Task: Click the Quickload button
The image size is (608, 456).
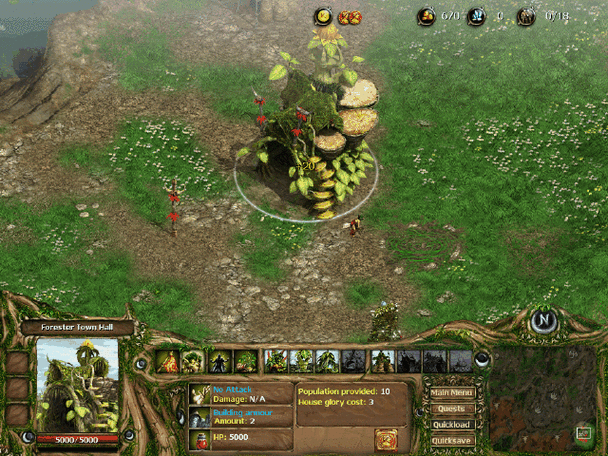Action: tap(452, 424)
